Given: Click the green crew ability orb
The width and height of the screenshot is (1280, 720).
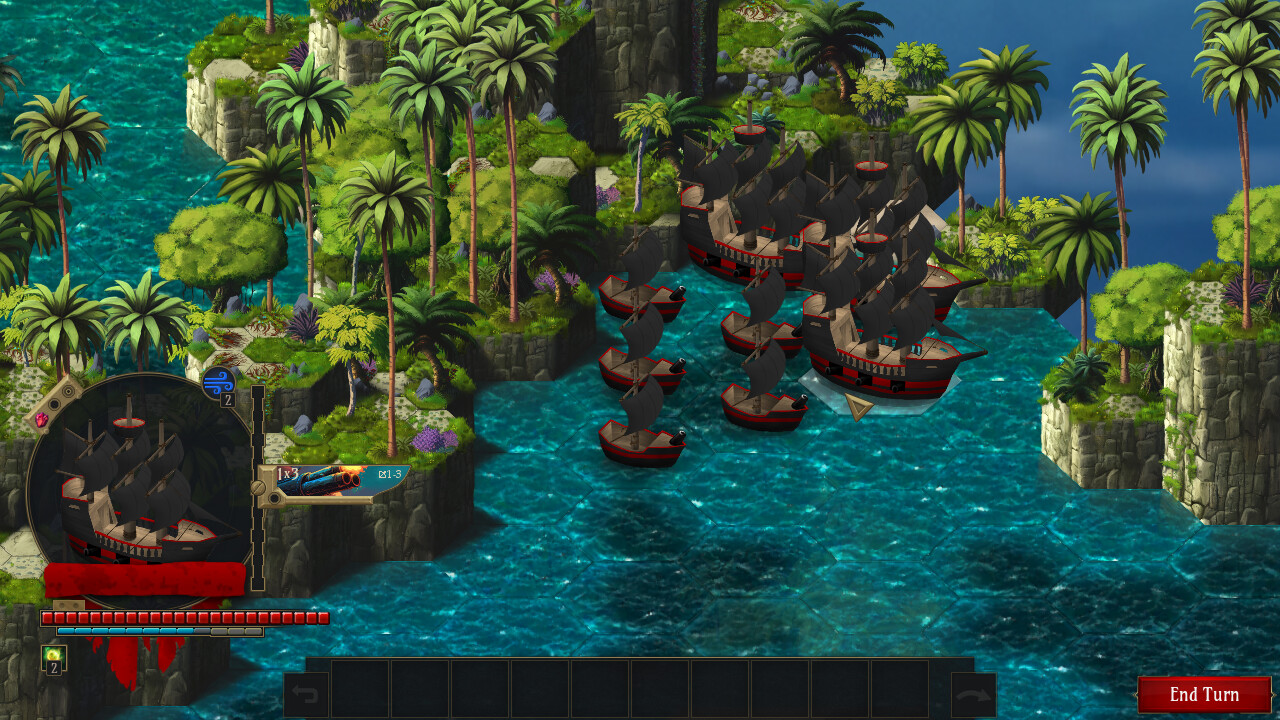Looking at the screenshot, I should [x=52, y=651].
